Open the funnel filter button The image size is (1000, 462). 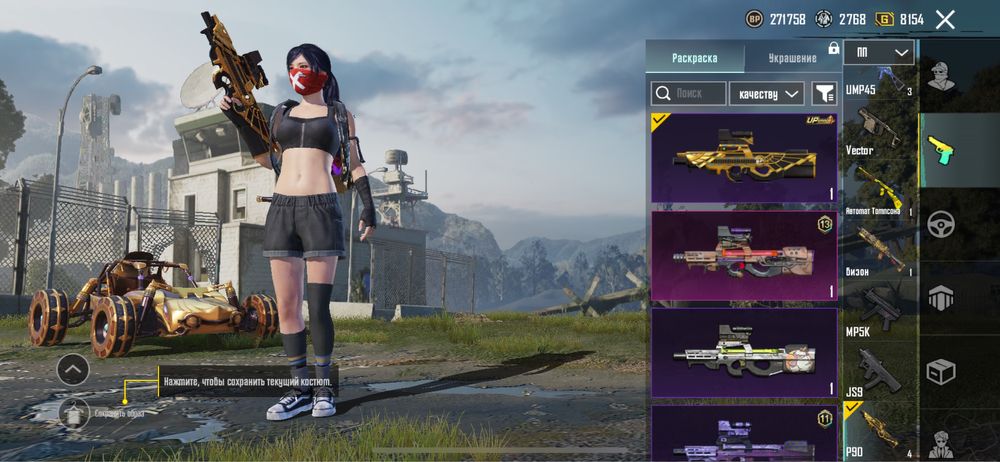pos(824,94)
